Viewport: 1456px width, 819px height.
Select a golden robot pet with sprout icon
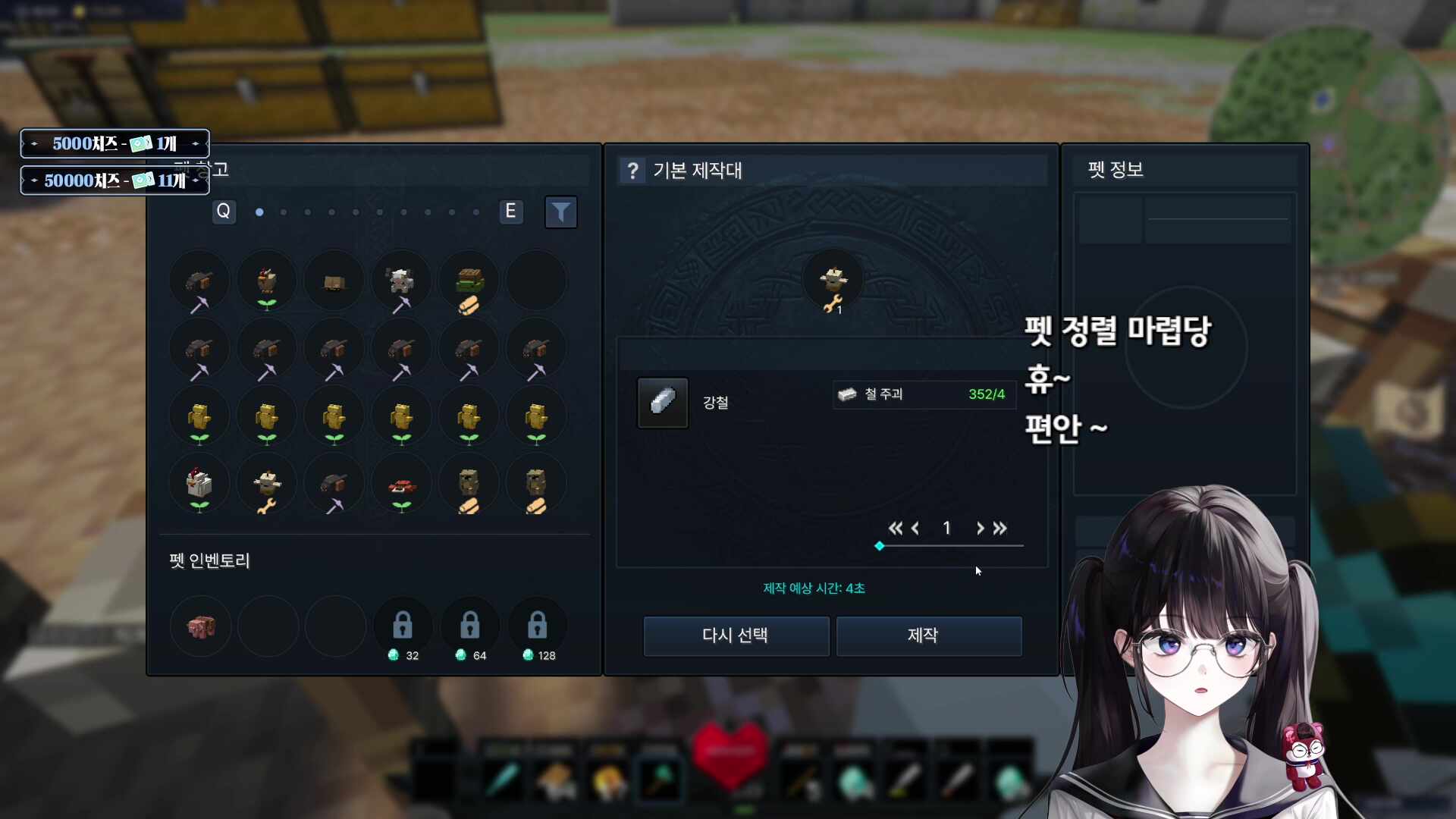tap(199, 416)
